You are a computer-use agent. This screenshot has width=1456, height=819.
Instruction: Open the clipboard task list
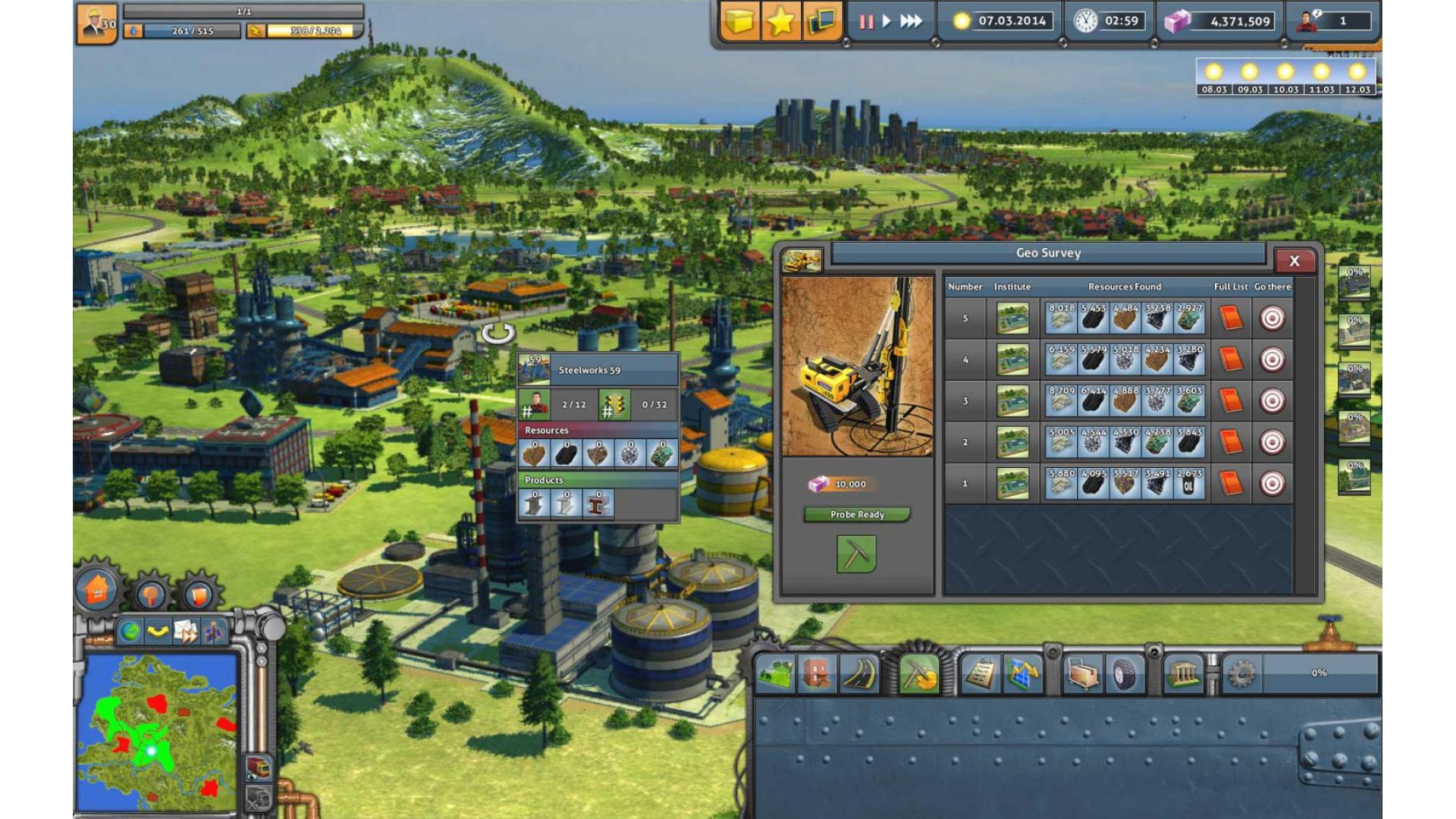[981, 673]
